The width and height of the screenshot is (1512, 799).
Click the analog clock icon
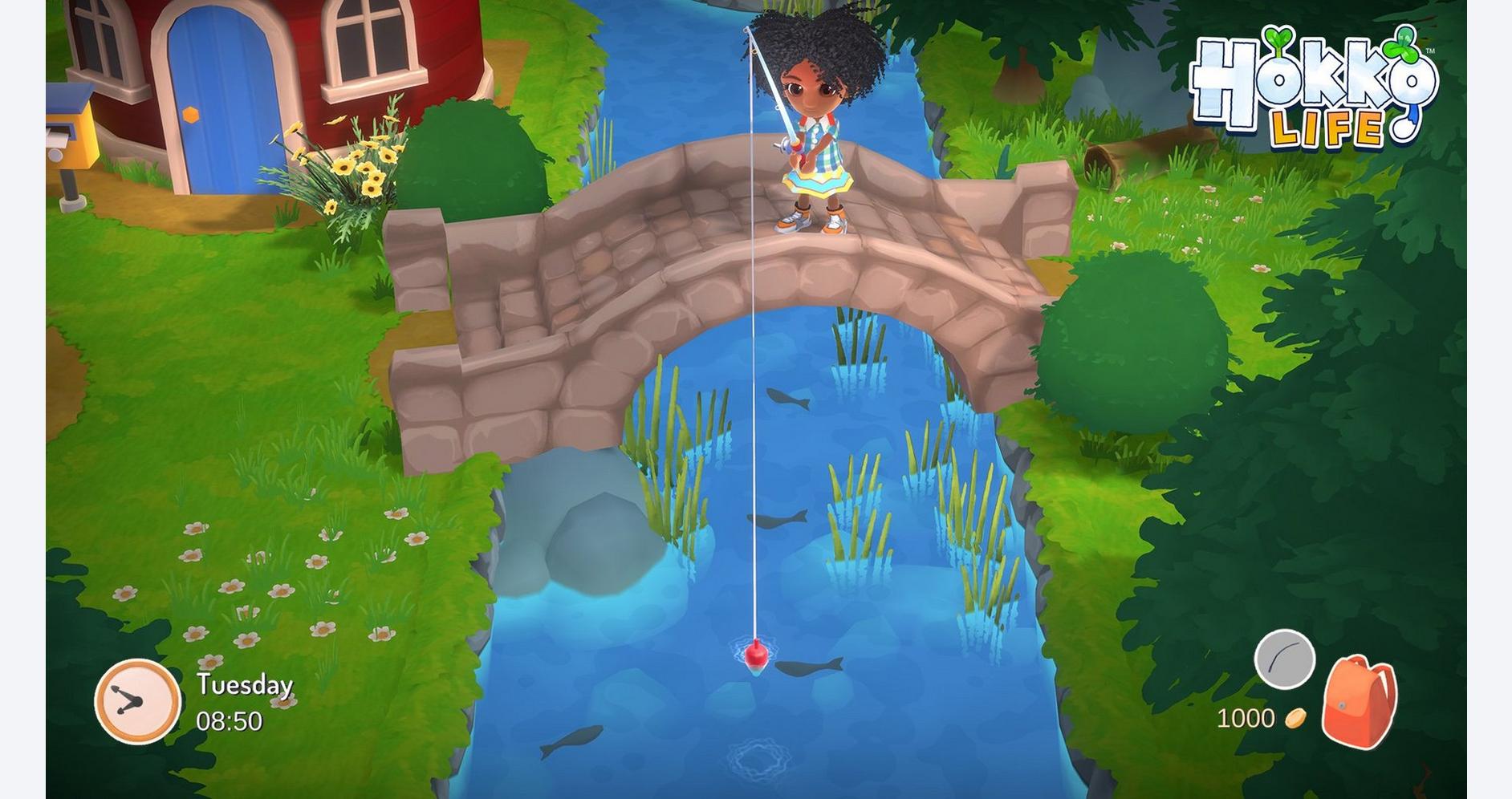point(137,700)
